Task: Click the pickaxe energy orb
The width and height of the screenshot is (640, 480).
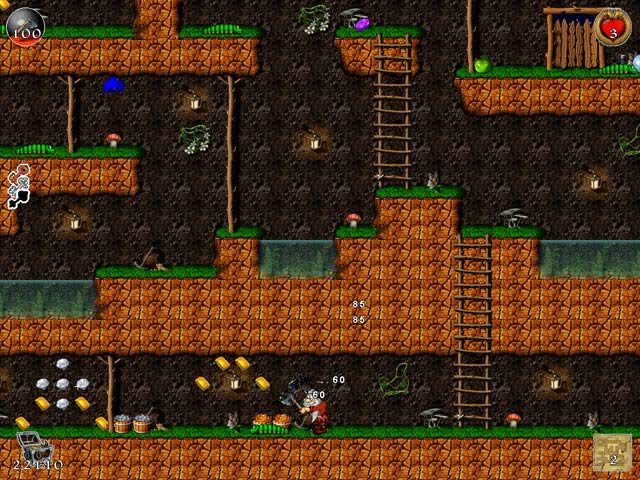Action: pos(26,24)
